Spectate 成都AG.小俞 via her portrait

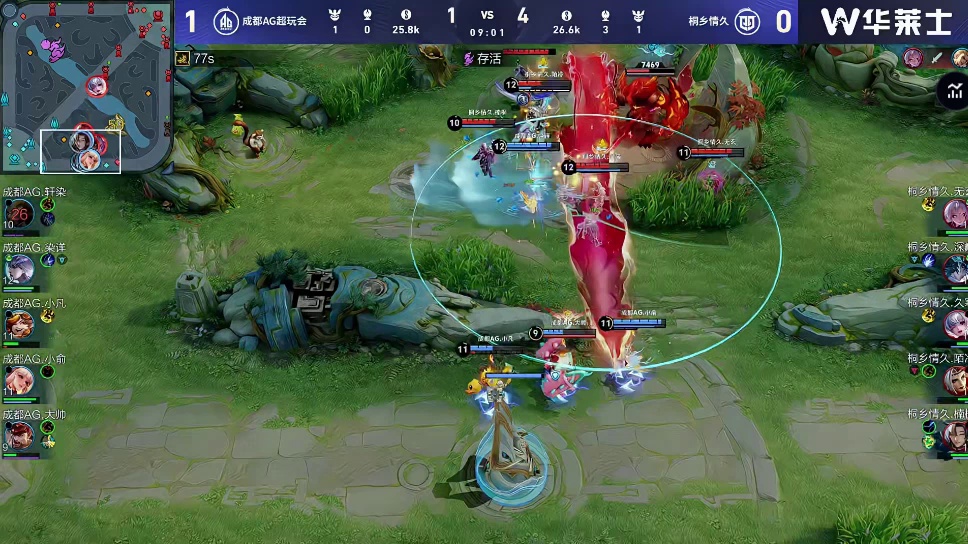coord(19,379)
